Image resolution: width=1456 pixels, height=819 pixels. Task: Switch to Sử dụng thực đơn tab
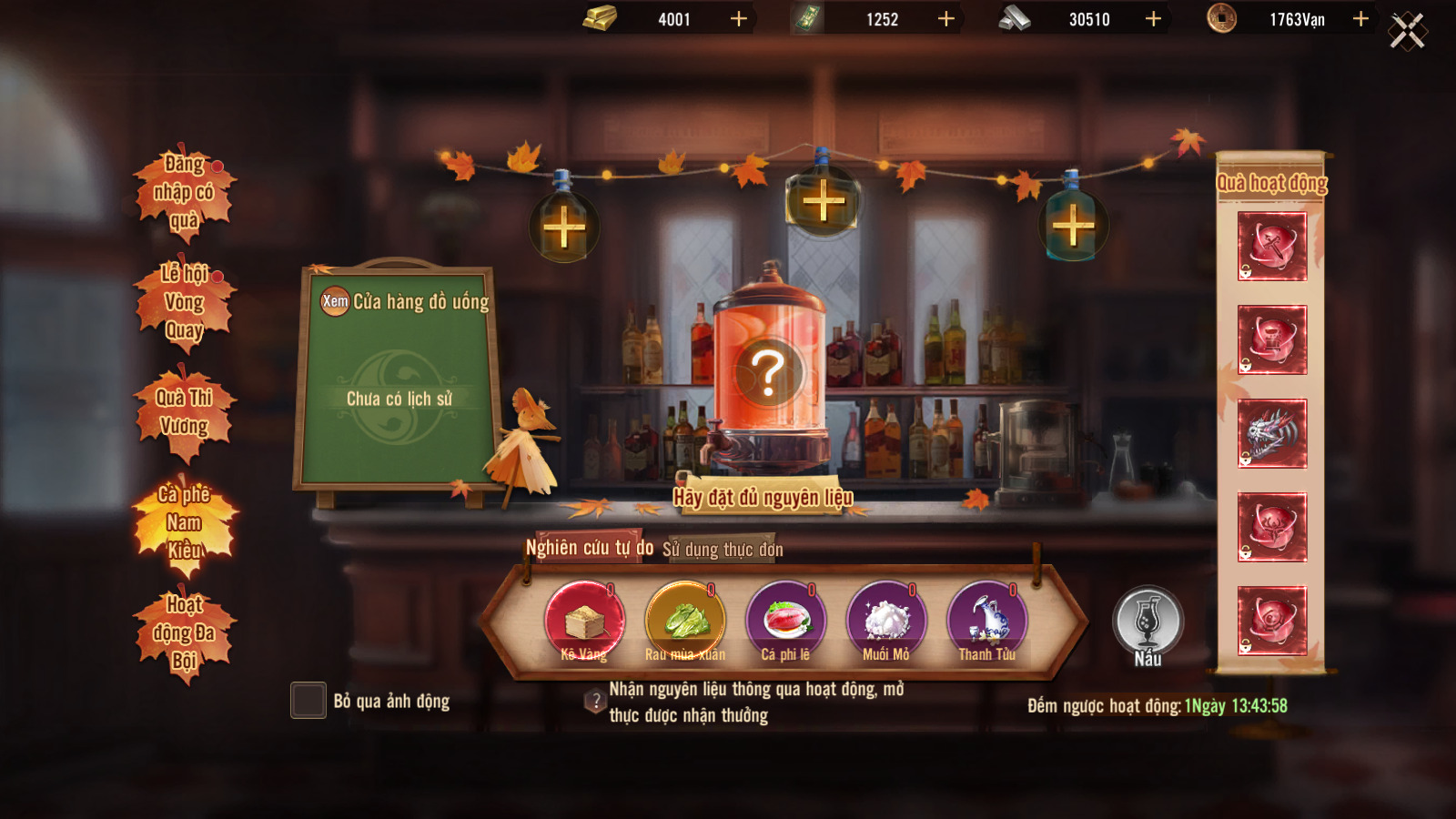[x=723, y=550]
